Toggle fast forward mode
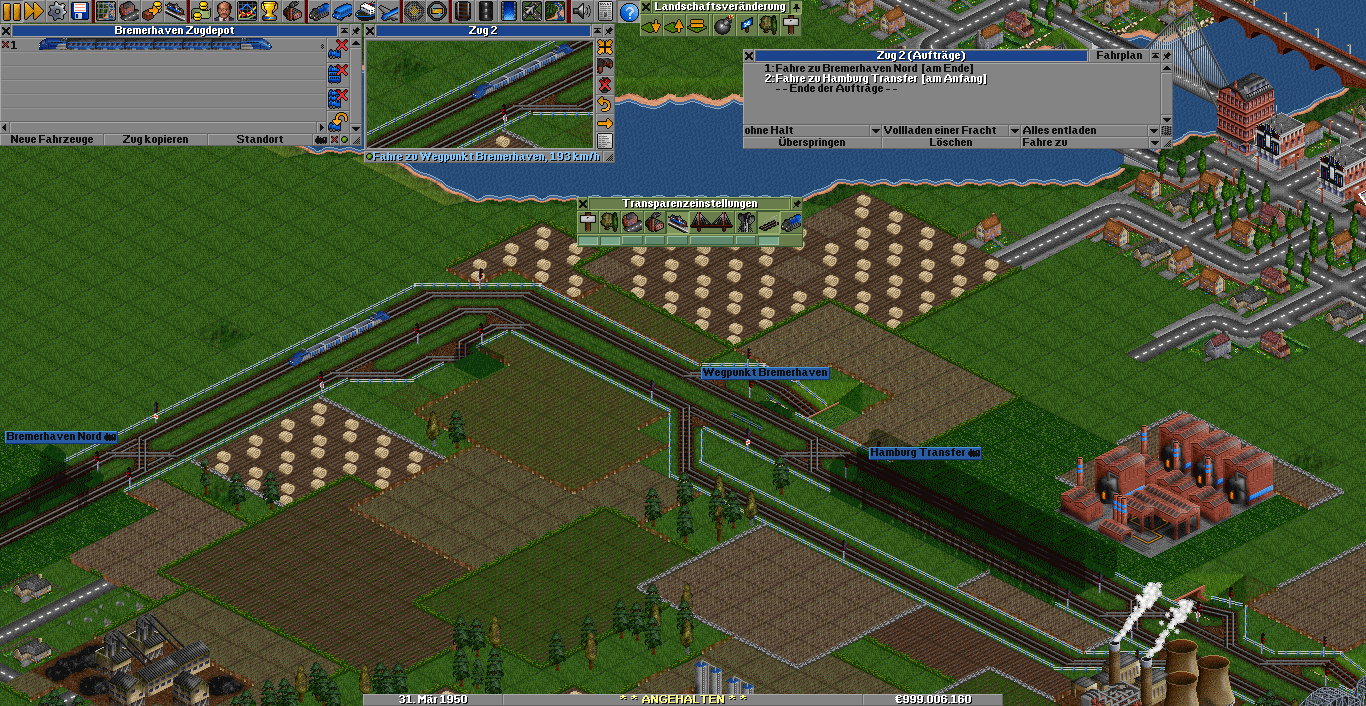Screen dimensions: 1366x706 point(34,11)
